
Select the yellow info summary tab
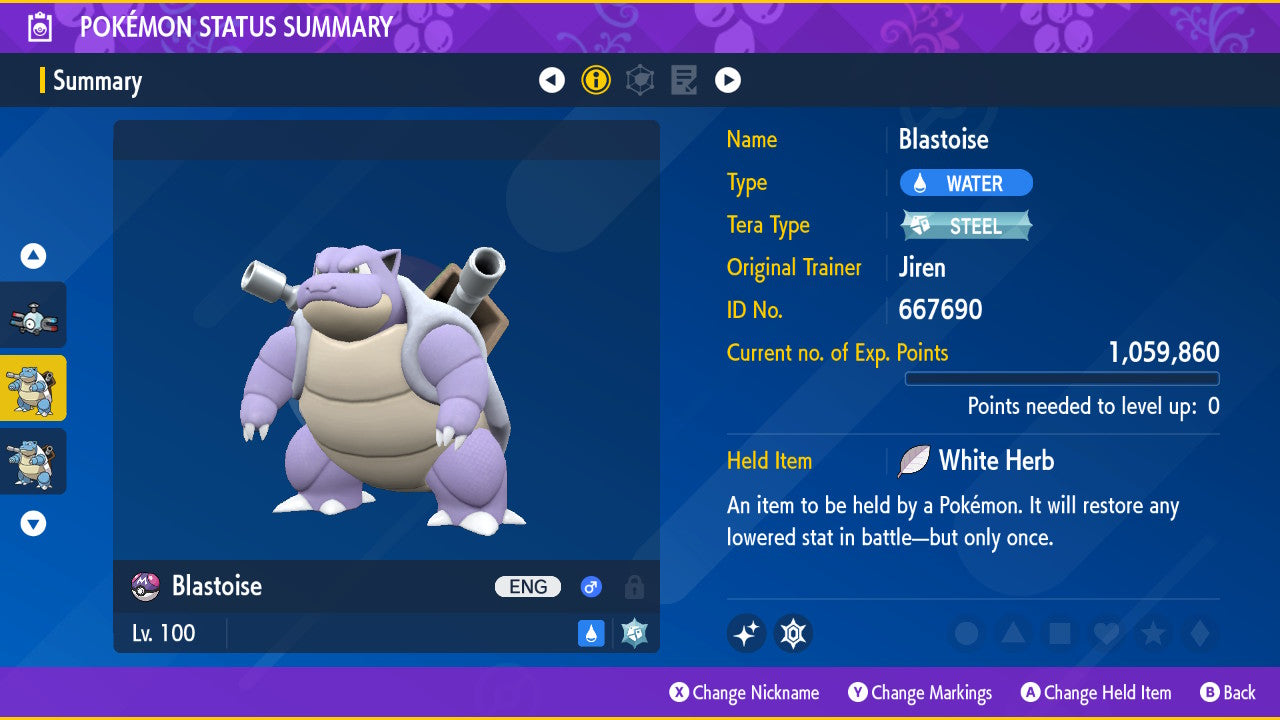[596, 80]
